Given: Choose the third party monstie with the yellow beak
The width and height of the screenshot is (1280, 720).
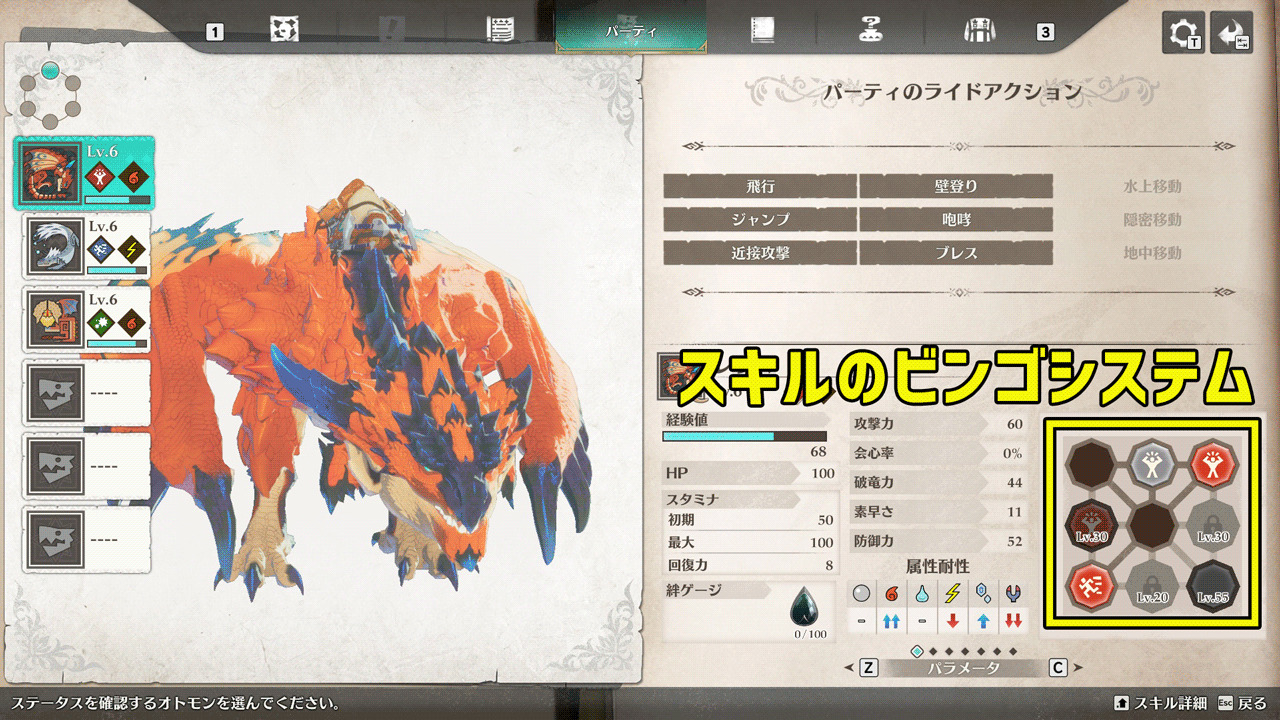Looking at the screenshot, I should (86, 320).
